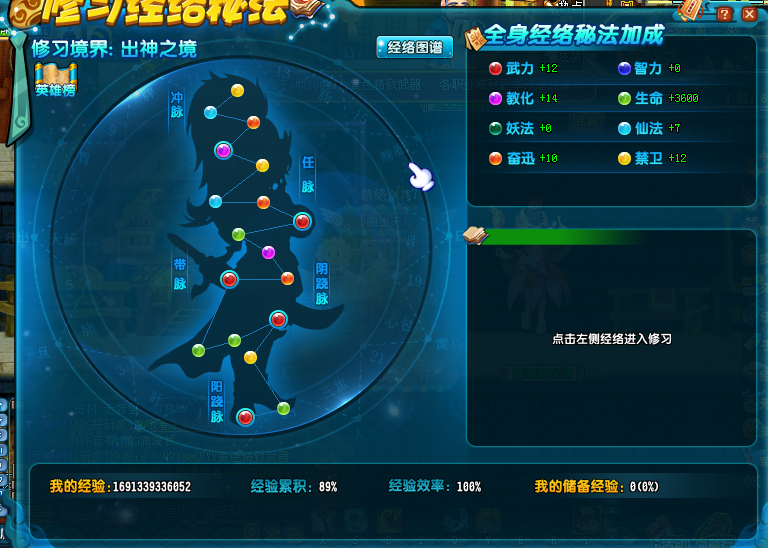The image size is (768, 548).
Task: Open the 经络图谱 meridian chart
Action: point(415,47)
